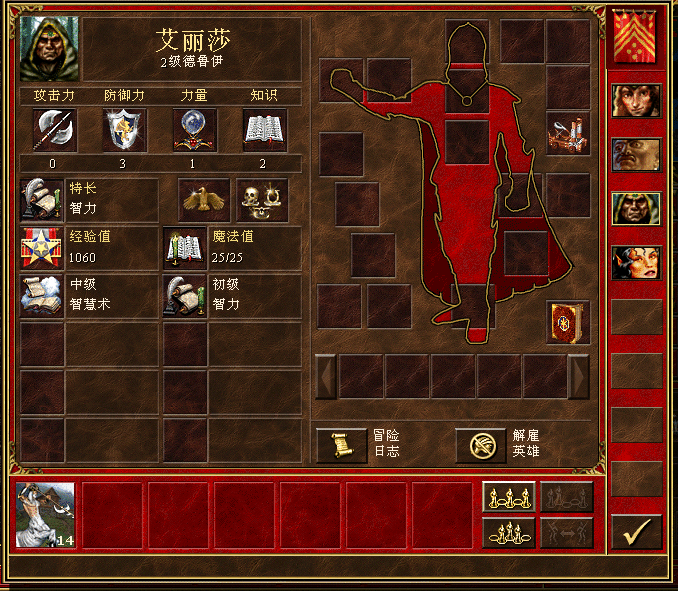Confirm with the gold checkmark button
678x591 pixels.
pos(636,532)
